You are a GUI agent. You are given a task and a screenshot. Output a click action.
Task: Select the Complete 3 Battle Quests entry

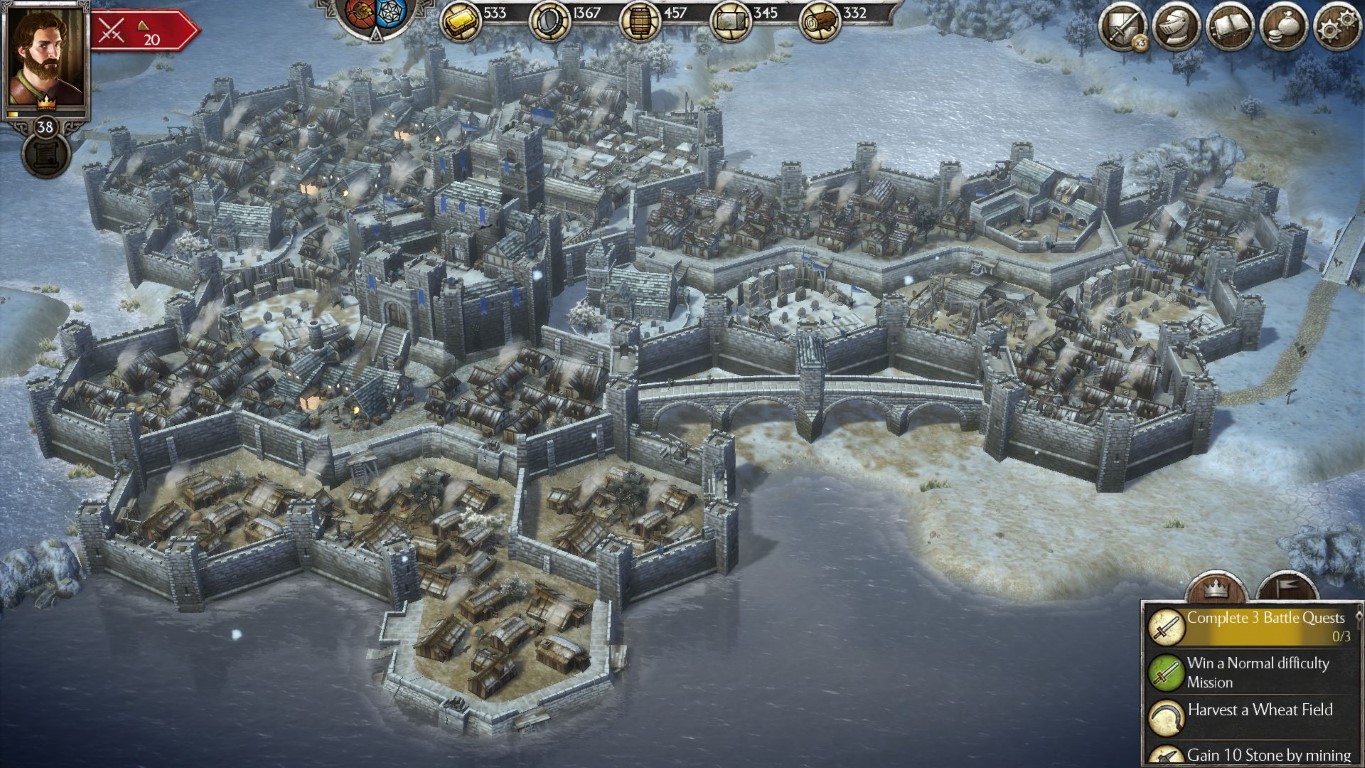pos(1254,626)
